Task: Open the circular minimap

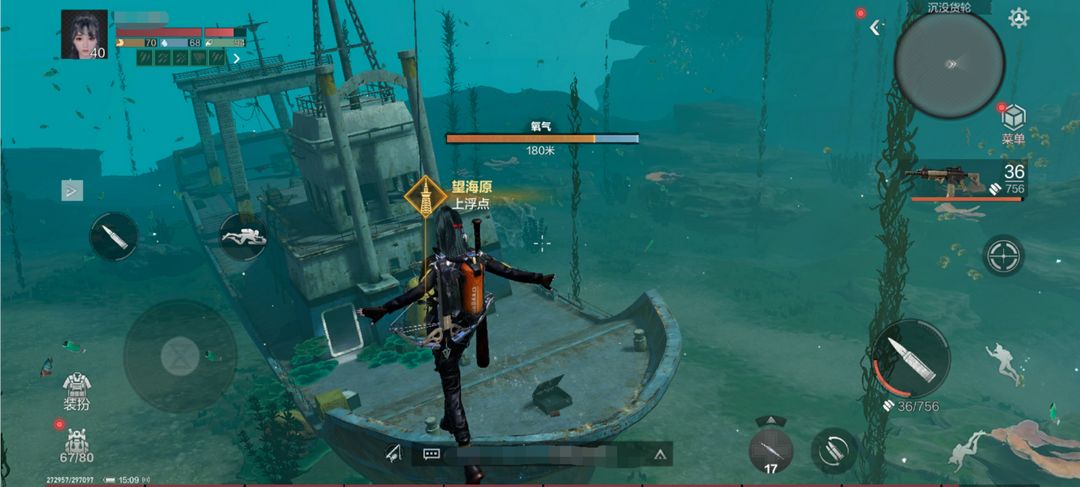Action: tap(948, 63)
